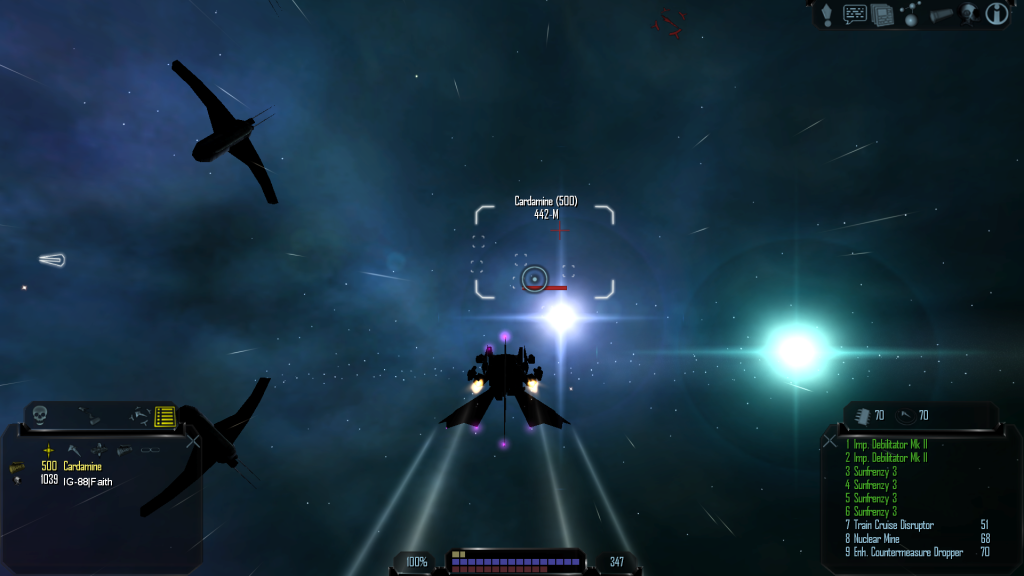Open the navigation map molecule icon
Image resolution: width=1024 pixels, height=576 pixels.
tap(910, 14)
